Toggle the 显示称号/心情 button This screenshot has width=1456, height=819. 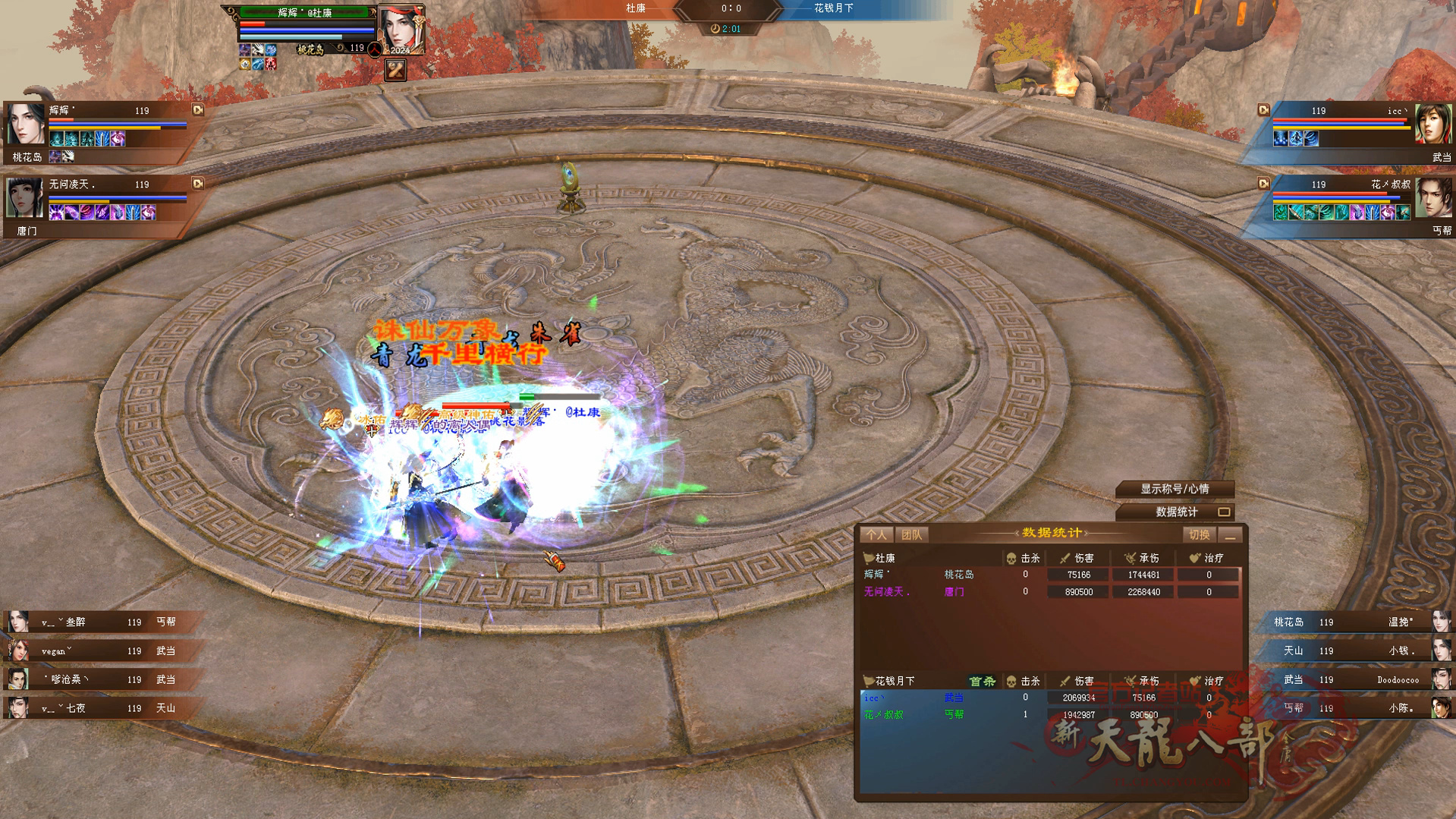tap(1175, 489)
